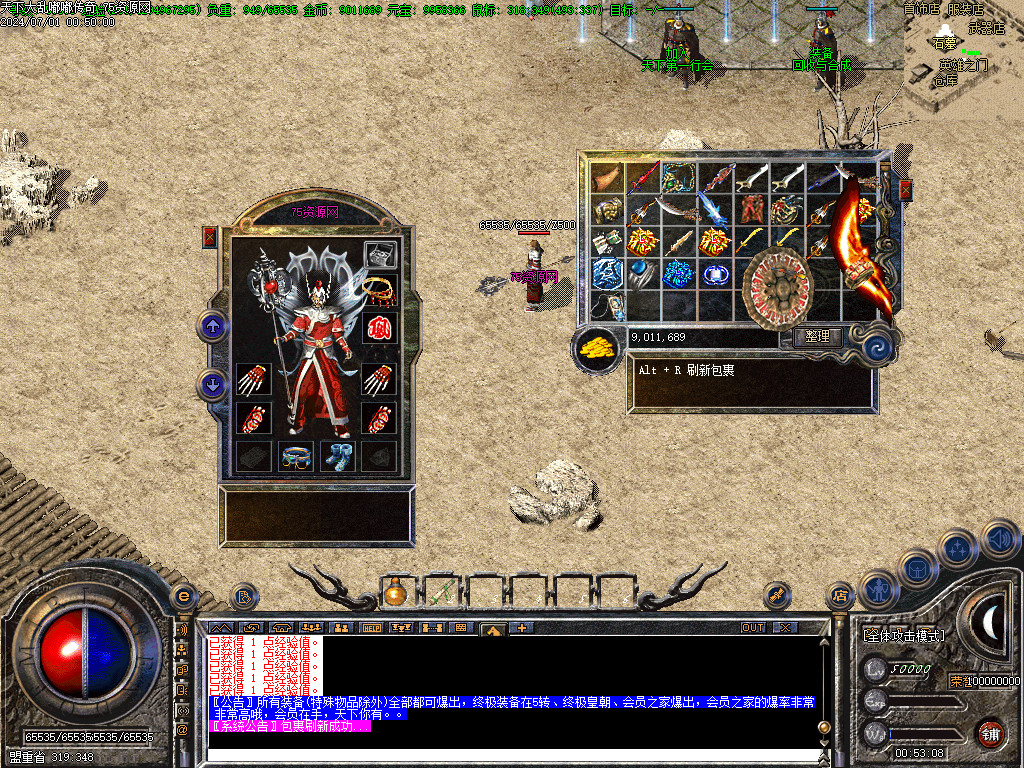Open the minimap in the corner
Viewport: 1024px width, 768px height.
963,55
